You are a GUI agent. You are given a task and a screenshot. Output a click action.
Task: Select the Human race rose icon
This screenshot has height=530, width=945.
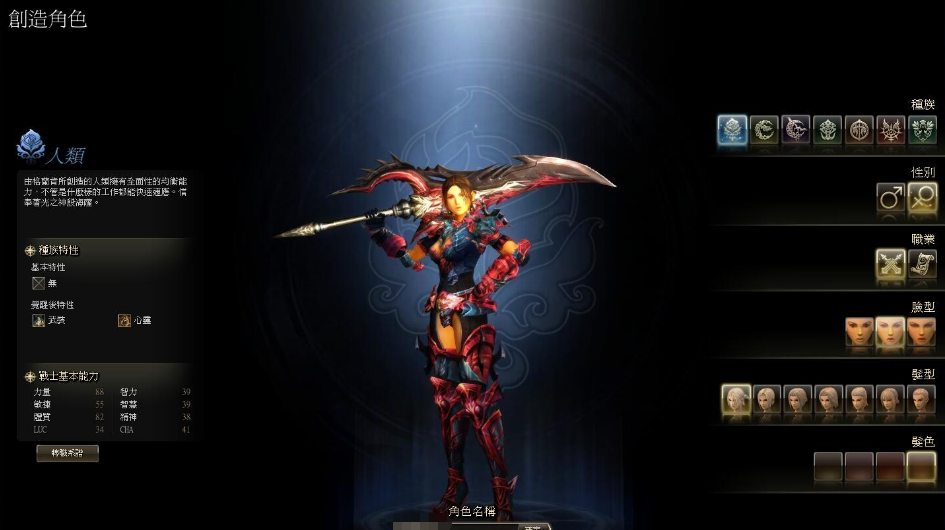click(x=733, y=131)
